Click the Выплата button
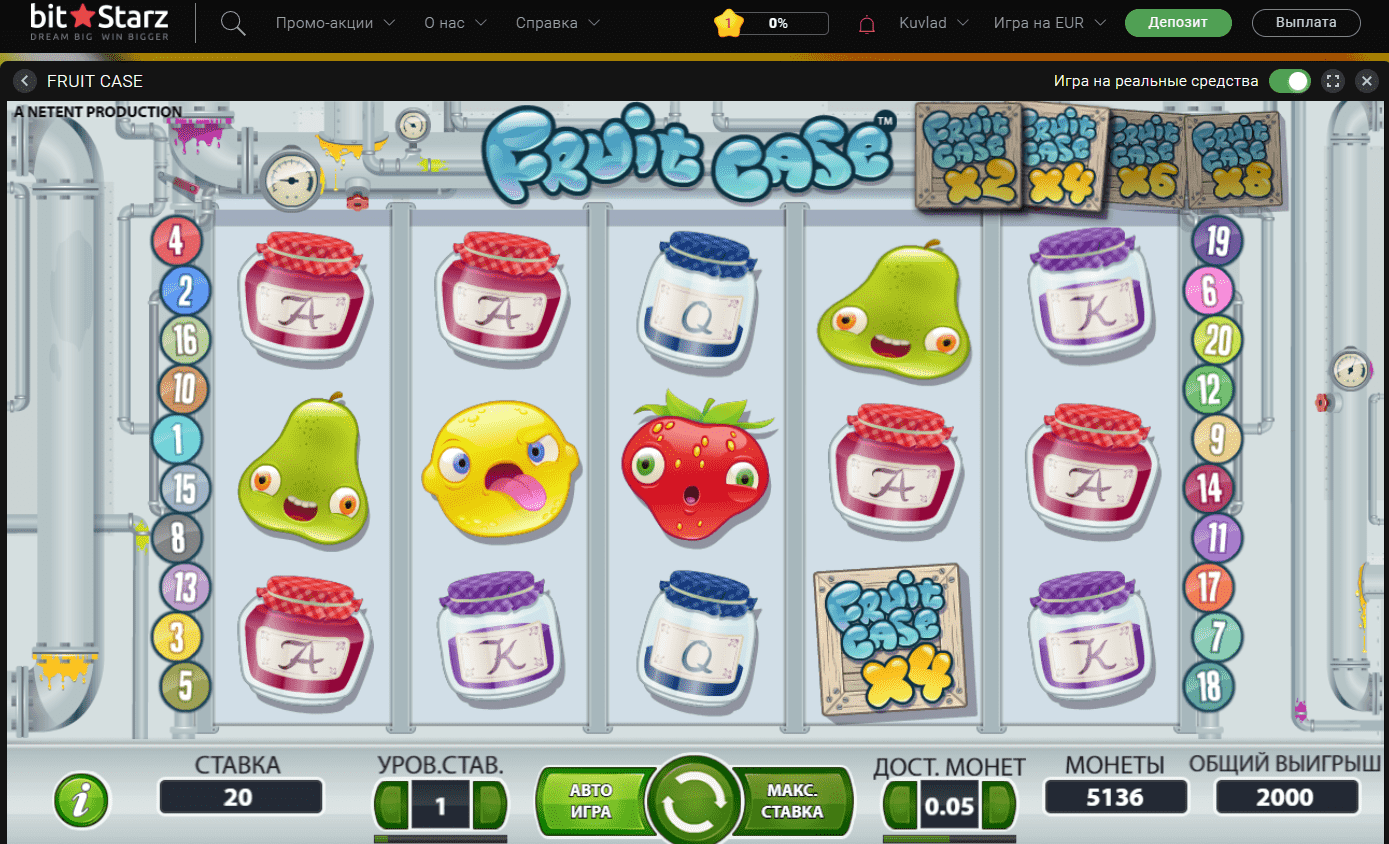This screenshot has width=1389, height=844. [x=1306, y=22]
